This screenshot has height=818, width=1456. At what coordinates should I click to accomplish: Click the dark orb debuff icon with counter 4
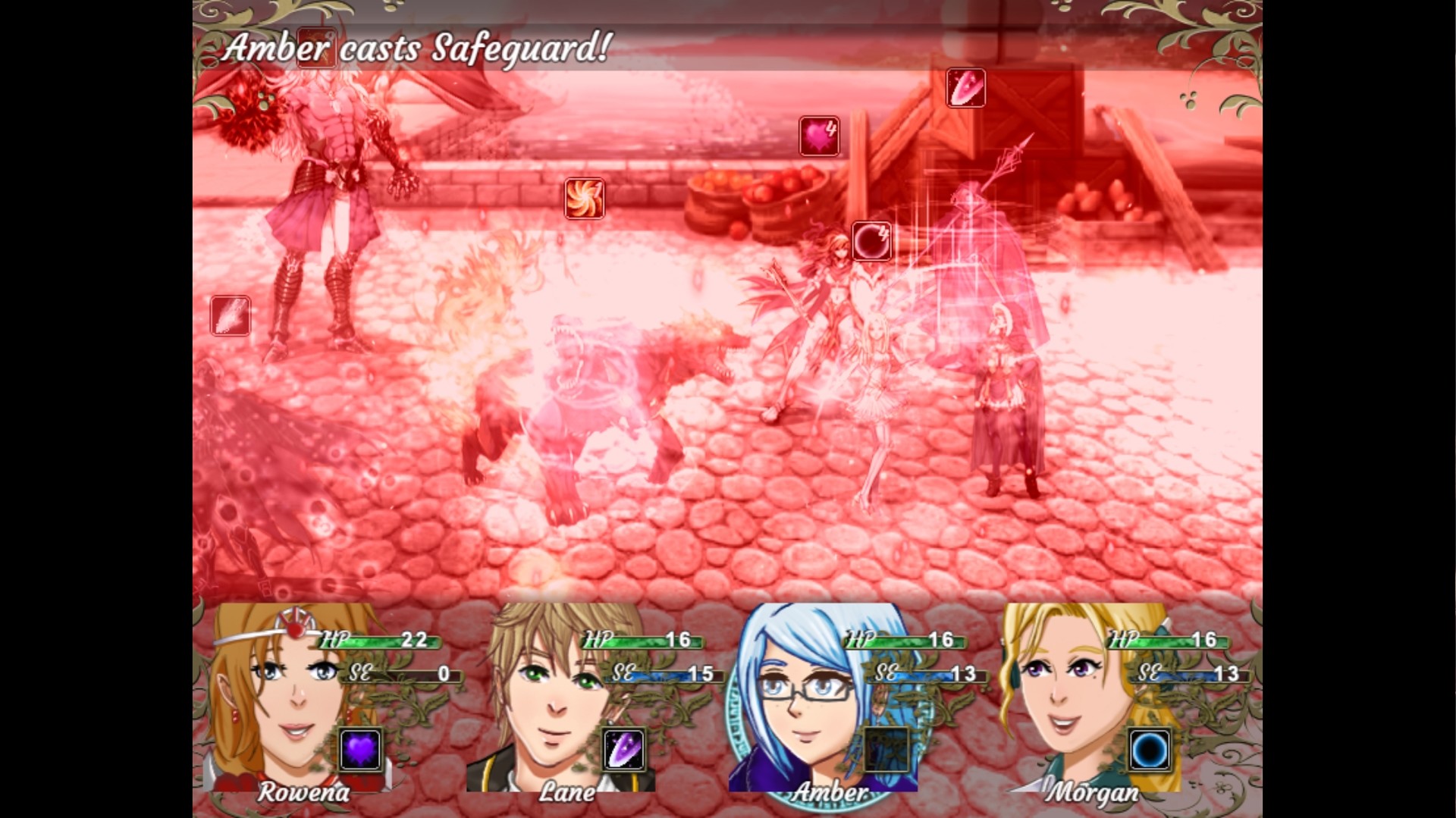(871, 240)
